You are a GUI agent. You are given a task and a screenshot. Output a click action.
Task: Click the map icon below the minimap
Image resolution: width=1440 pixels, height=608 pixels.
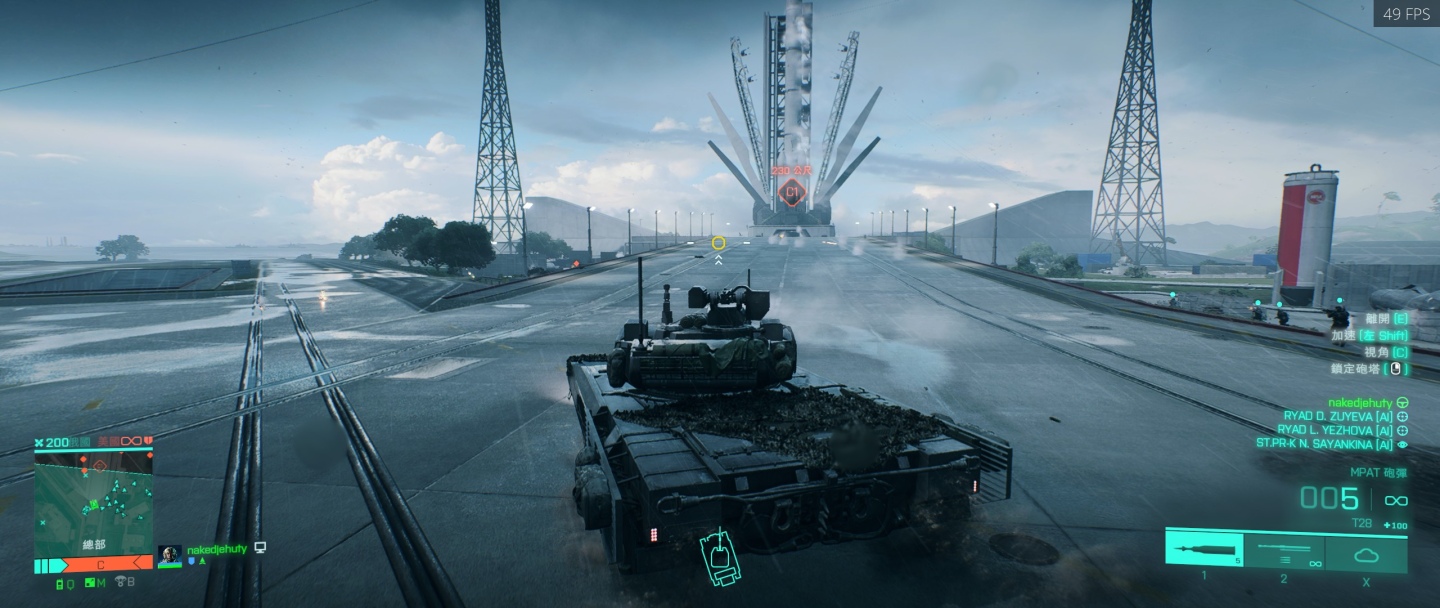point(93,582)
